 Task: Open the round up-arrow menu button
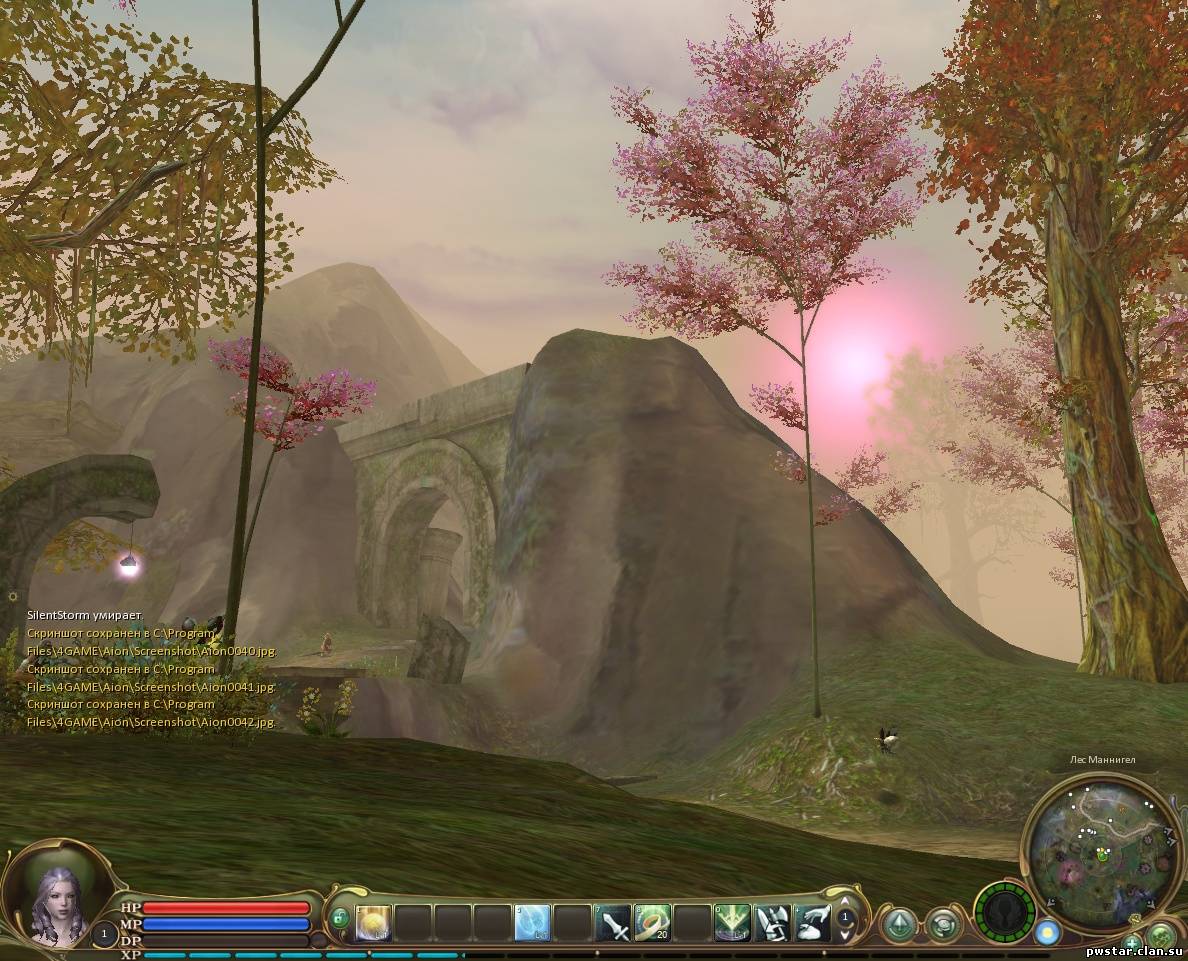[x=901, y=924]
